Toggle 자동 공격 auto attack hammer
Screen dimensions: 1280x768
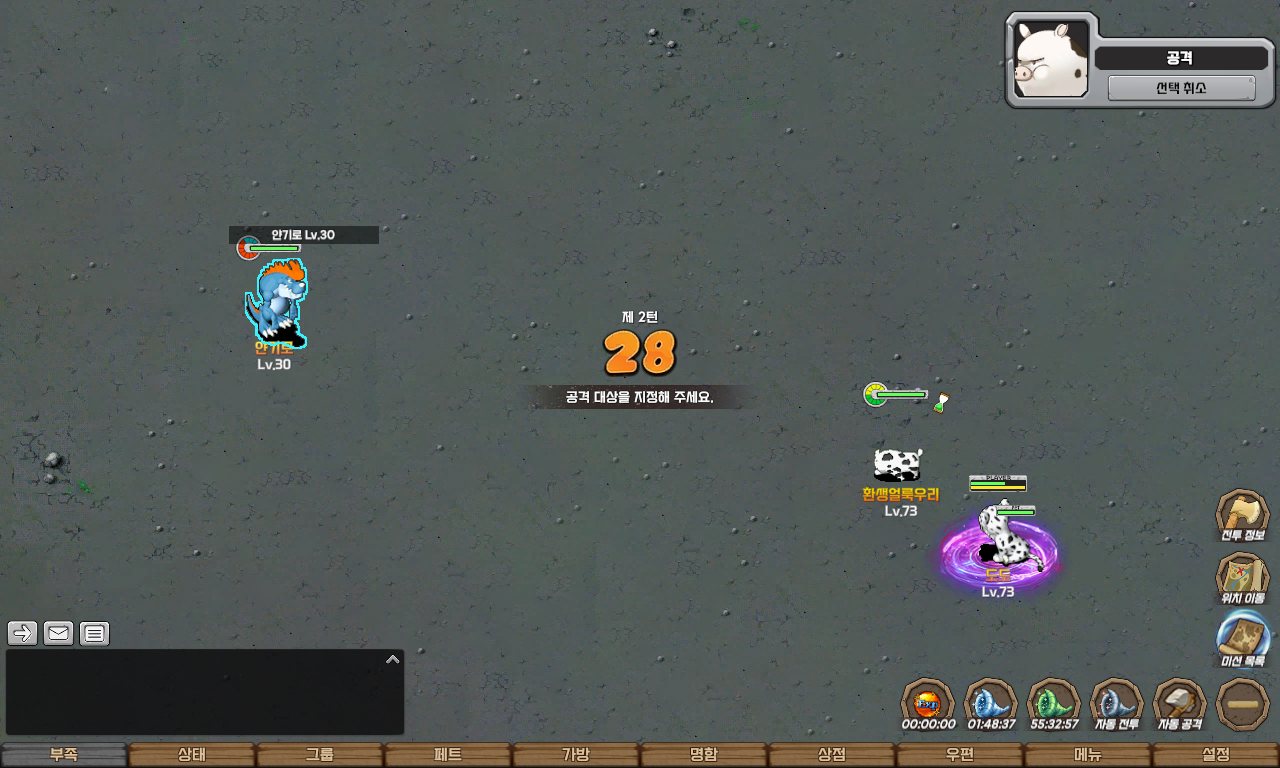1180,702
